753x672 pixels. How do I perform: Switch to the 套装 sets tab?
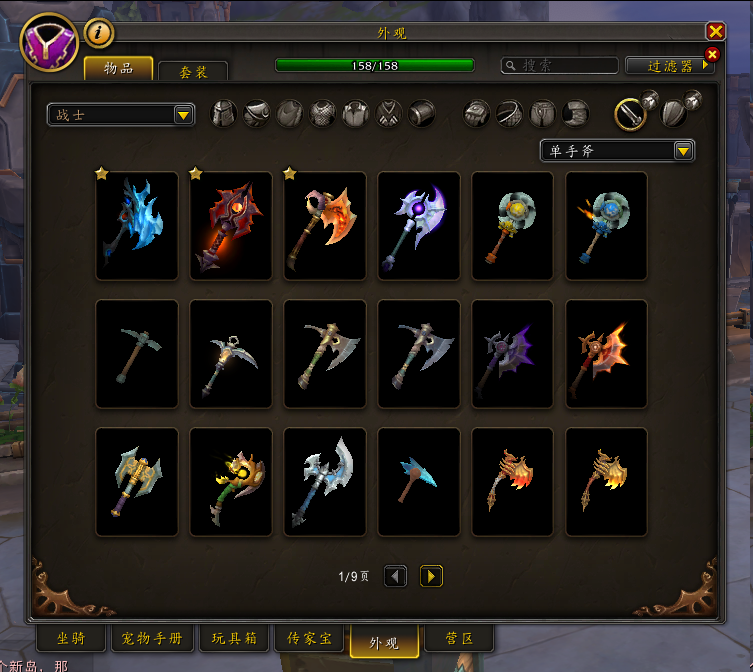pos(192,72)
